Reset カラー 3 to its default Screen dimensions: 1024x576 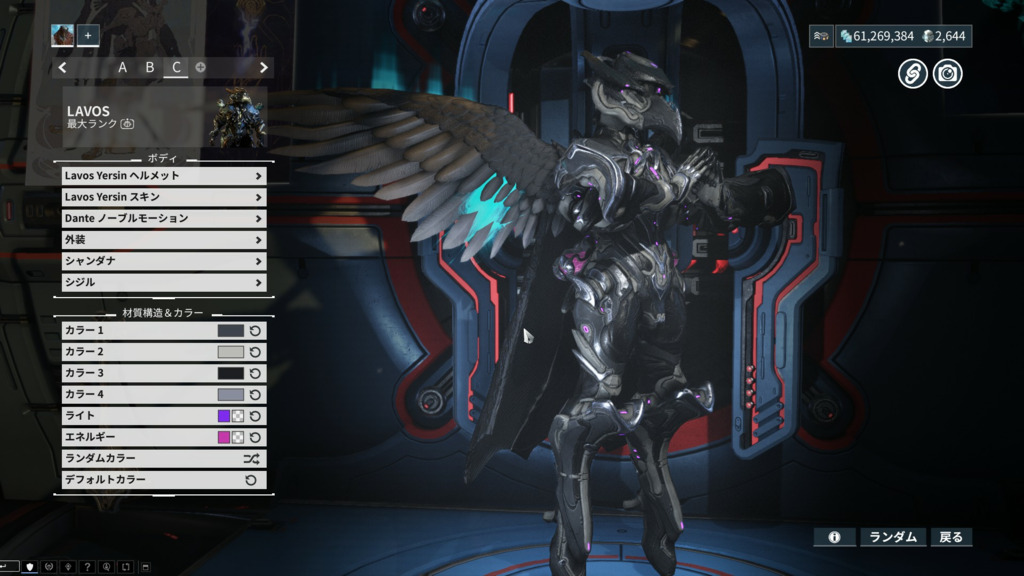pyautogui.click(x=255, y=373)
